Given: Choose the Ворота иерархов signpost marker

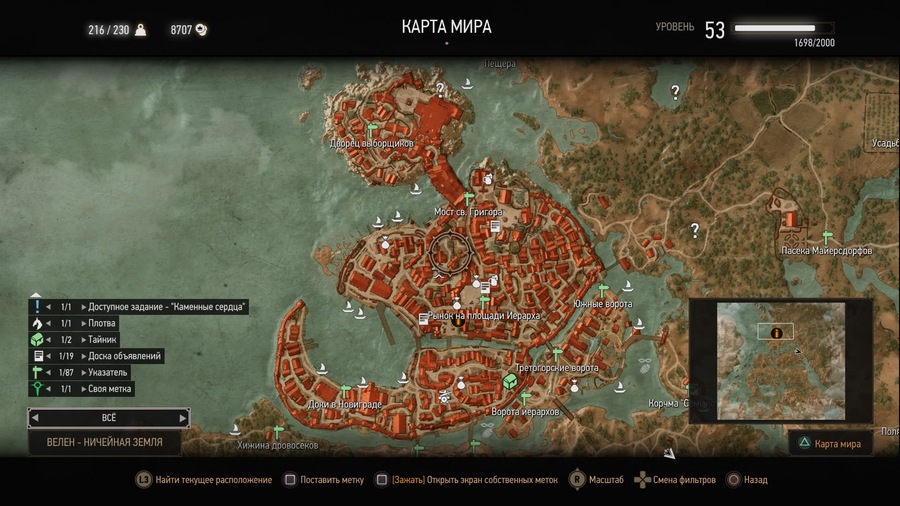Looking at the screenshot, I should tap(523, 398).
